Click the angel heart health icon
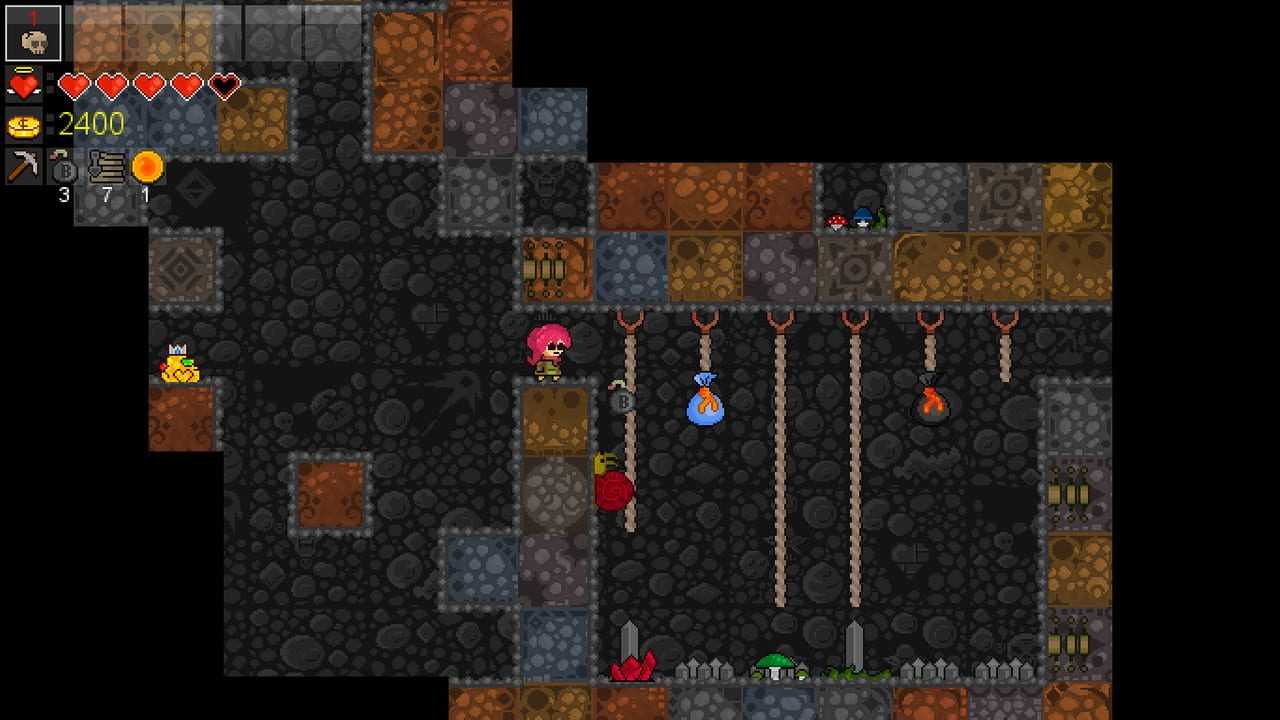Image resolution: width=1280 pixels, height=720 pixels. [x=23, y=85]
